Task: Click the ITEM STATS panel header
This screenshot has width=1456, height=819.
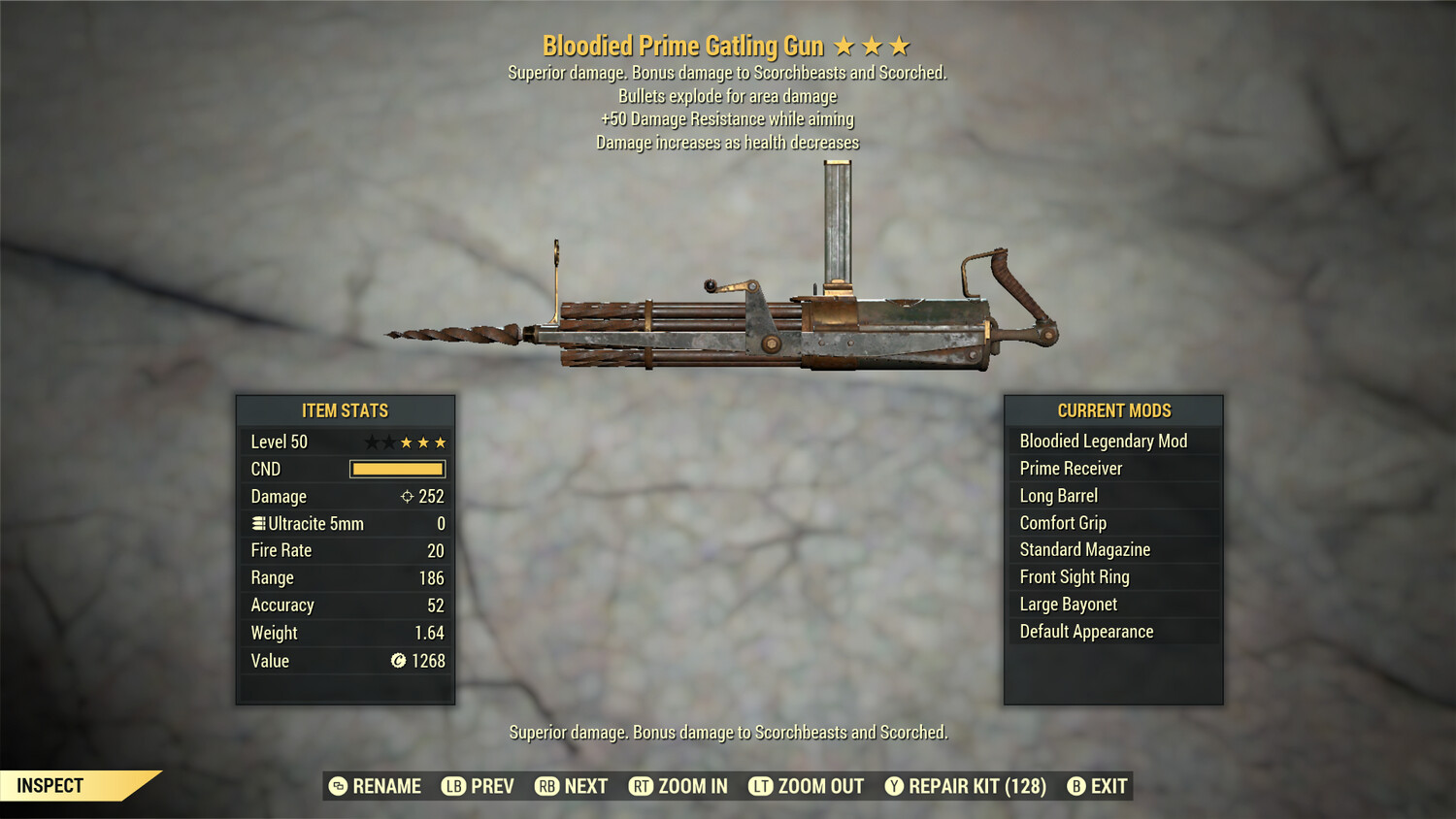Action: [x=346, y=410]
